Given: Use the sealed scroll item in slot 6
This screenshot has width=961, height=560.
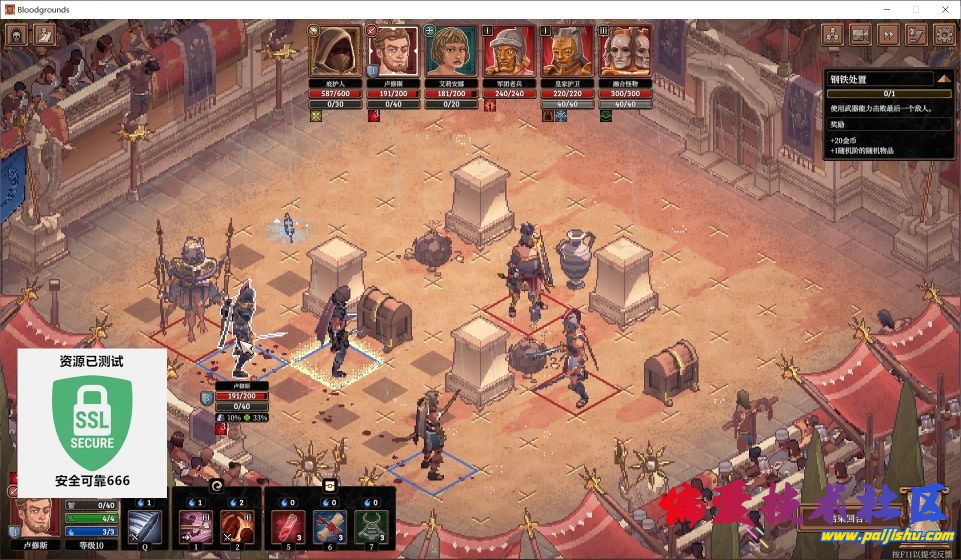Looking at the screenshot, I should click(329, 525).
